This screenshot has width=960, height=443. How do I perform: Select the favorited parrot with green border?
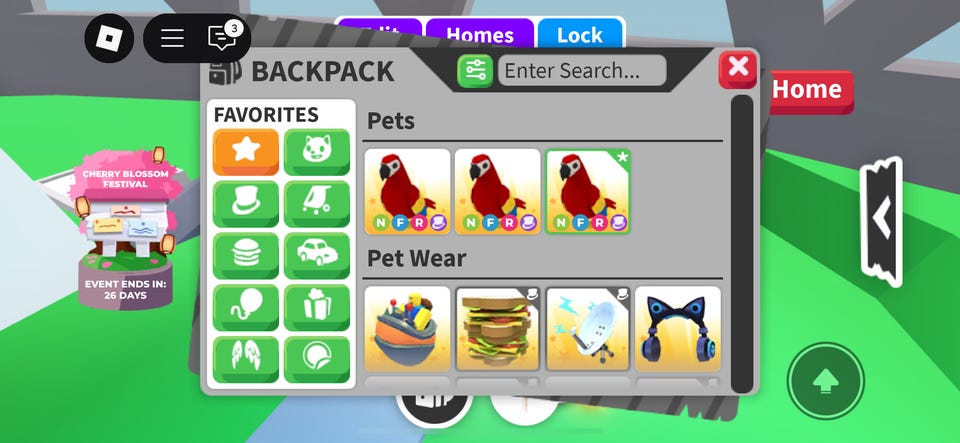click(588, 191)
